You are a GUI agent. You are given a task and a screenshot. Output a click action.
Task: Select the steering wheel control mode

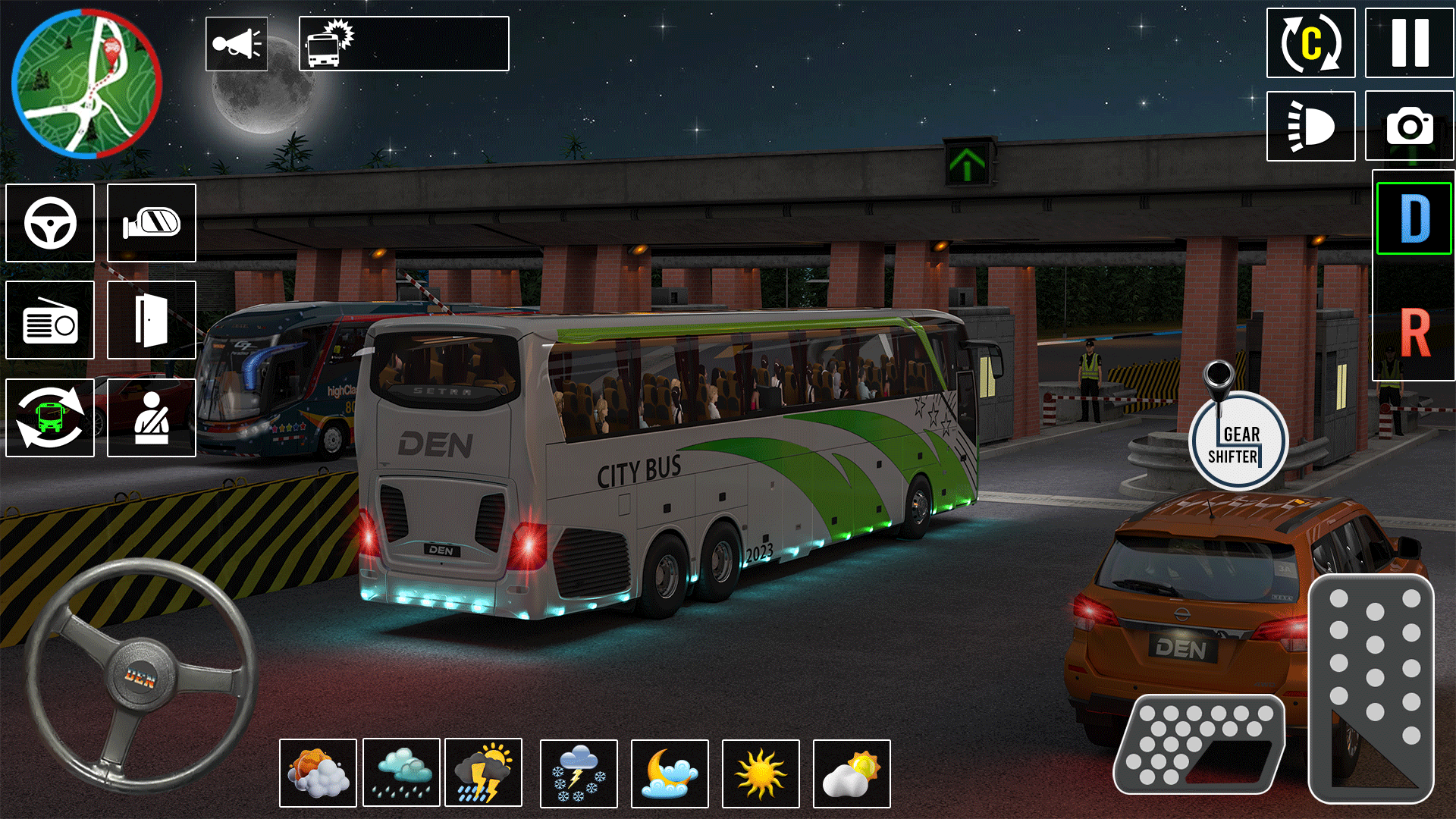(x=49, y=223)
